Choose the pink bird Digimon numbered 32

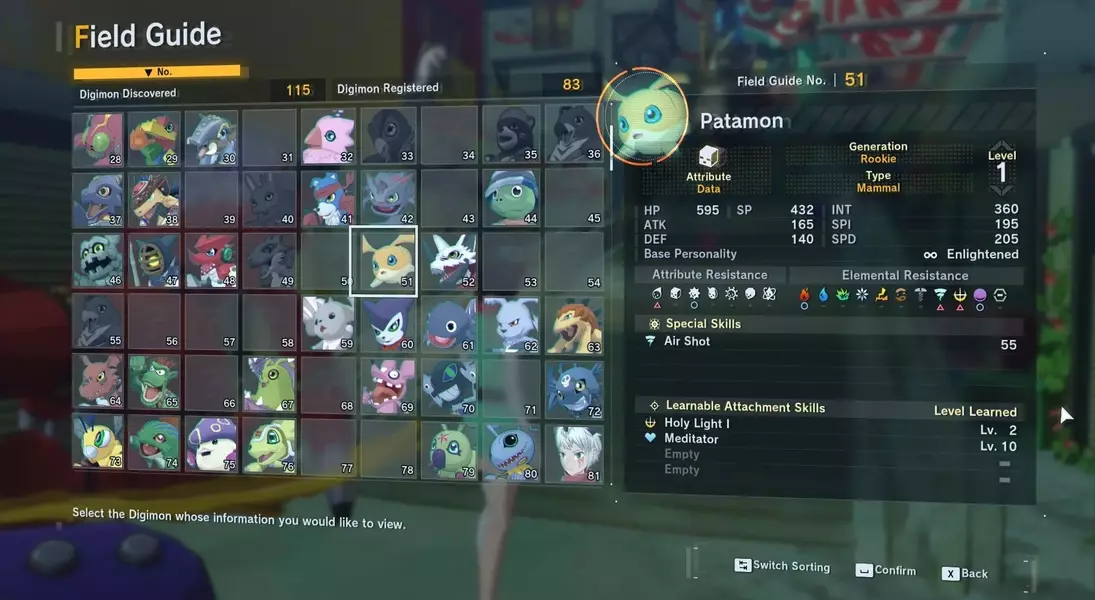point(328,136)
